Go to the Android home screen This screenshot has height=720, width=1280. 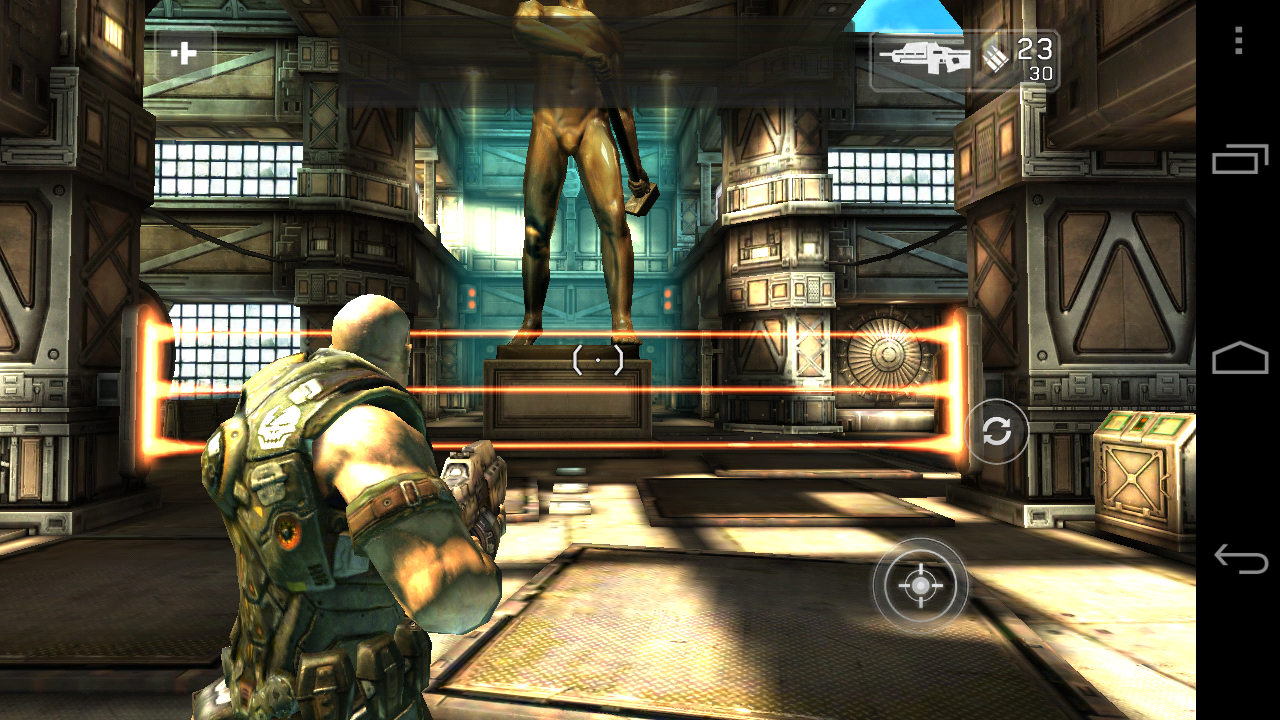[1240, 357]
